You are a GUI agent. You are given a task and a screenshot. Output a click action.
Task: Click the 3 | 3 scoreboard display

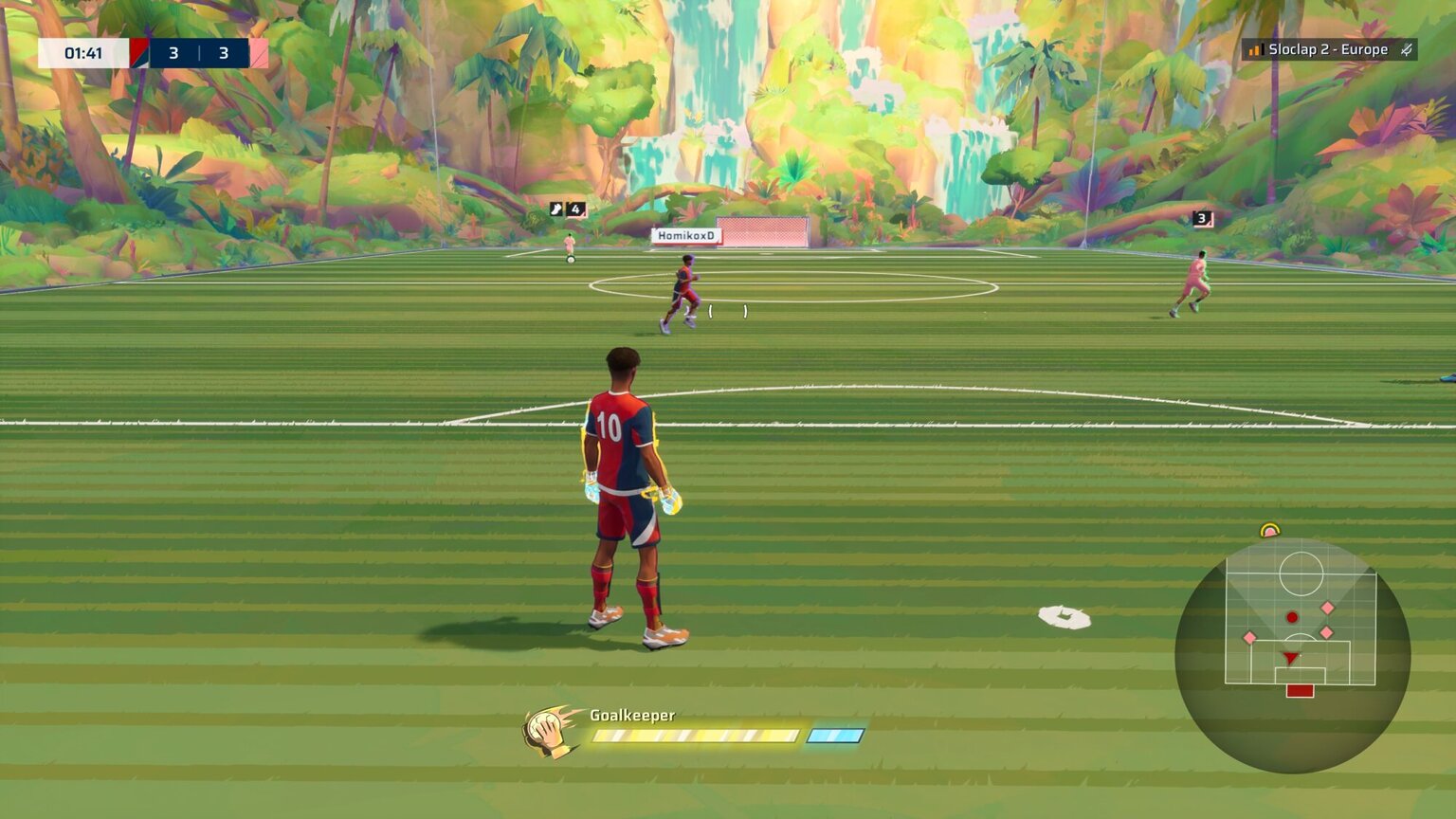pyautogui.click(x=197, y=54)
